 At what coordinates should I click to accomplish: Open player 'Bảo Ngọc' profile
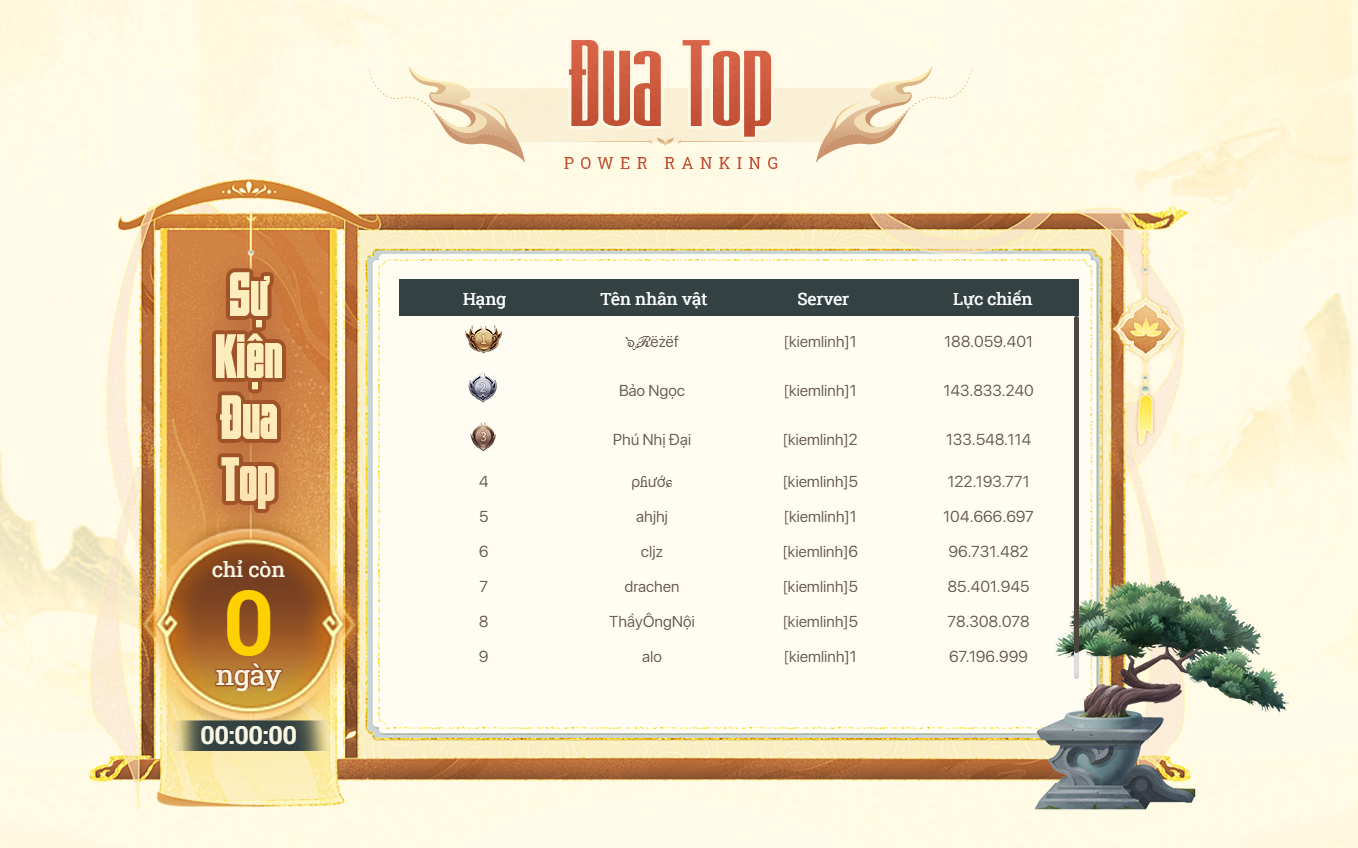[651, 391]
